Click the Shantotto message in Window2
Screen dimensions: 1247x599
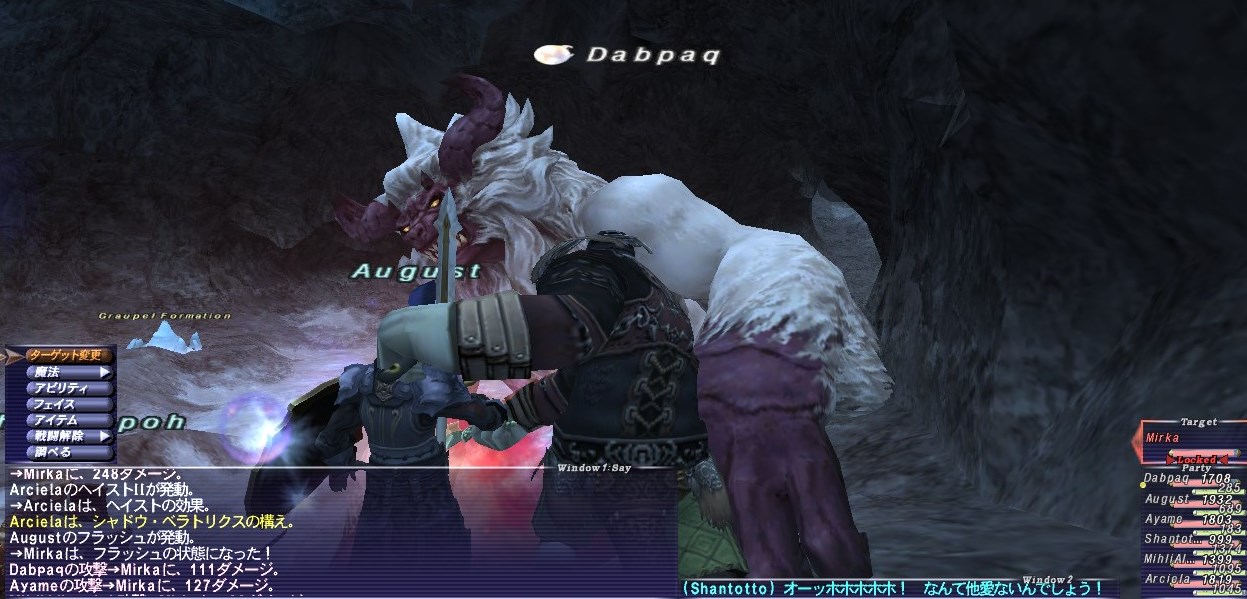[x=890, y=588]
